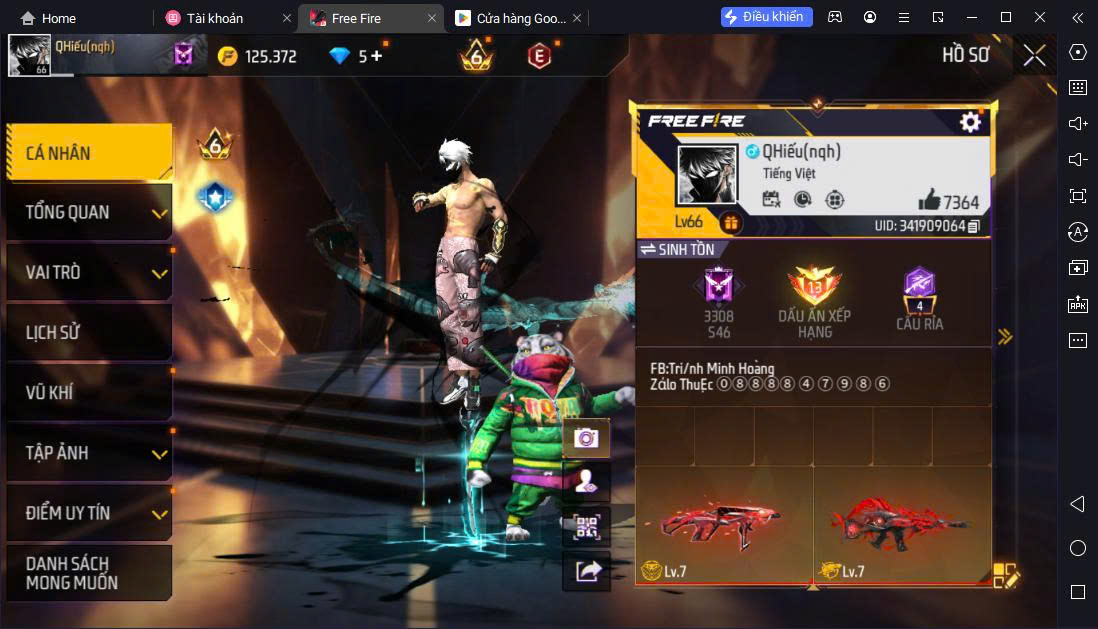Expand the TẬP ẢNH section
Image resolution: width=1098 pixels, height=629 pixels.
(x=88, y=452)
